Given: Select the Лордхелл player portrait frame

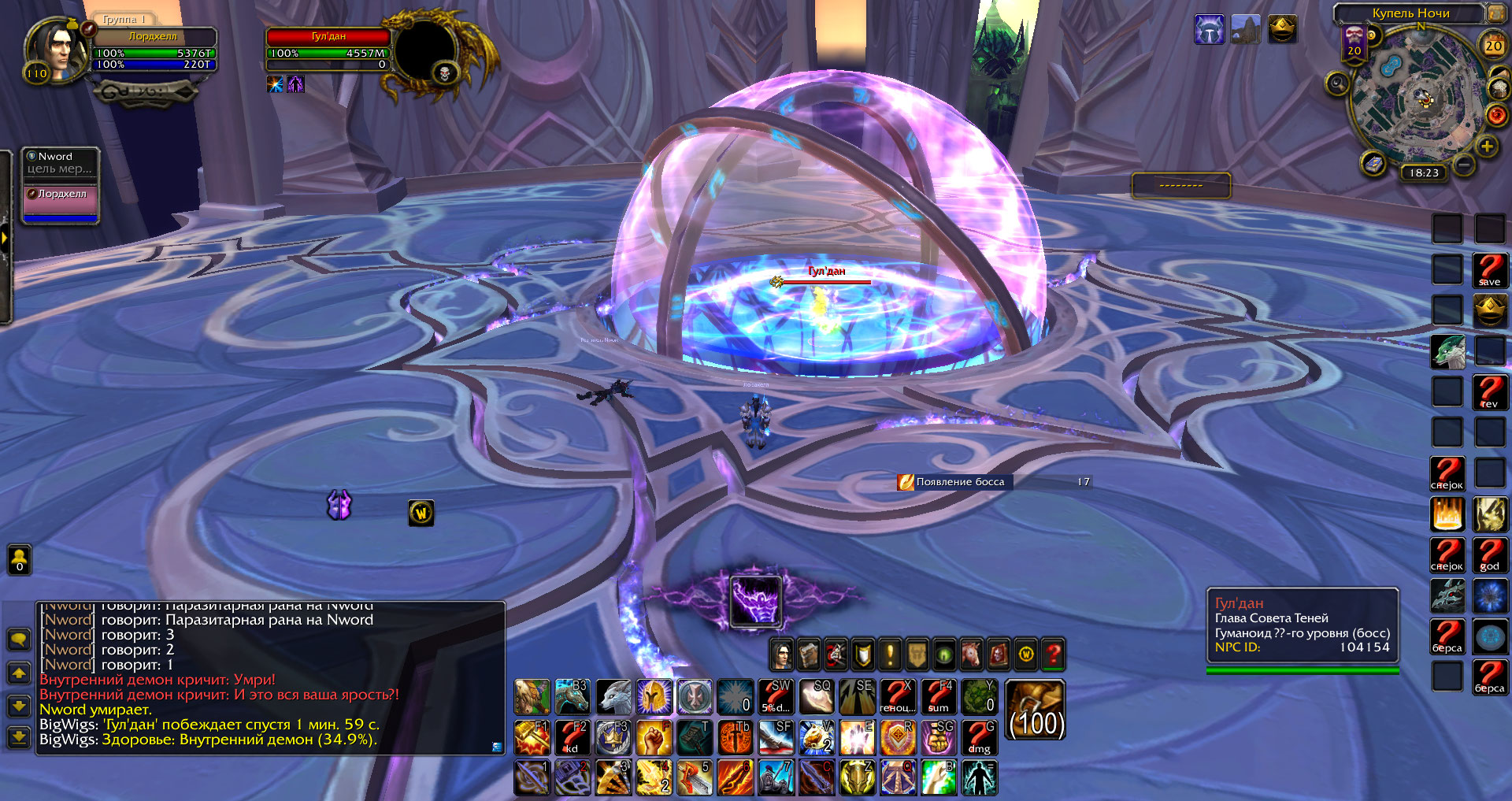Looking at the screenshot, I should 55,49.
